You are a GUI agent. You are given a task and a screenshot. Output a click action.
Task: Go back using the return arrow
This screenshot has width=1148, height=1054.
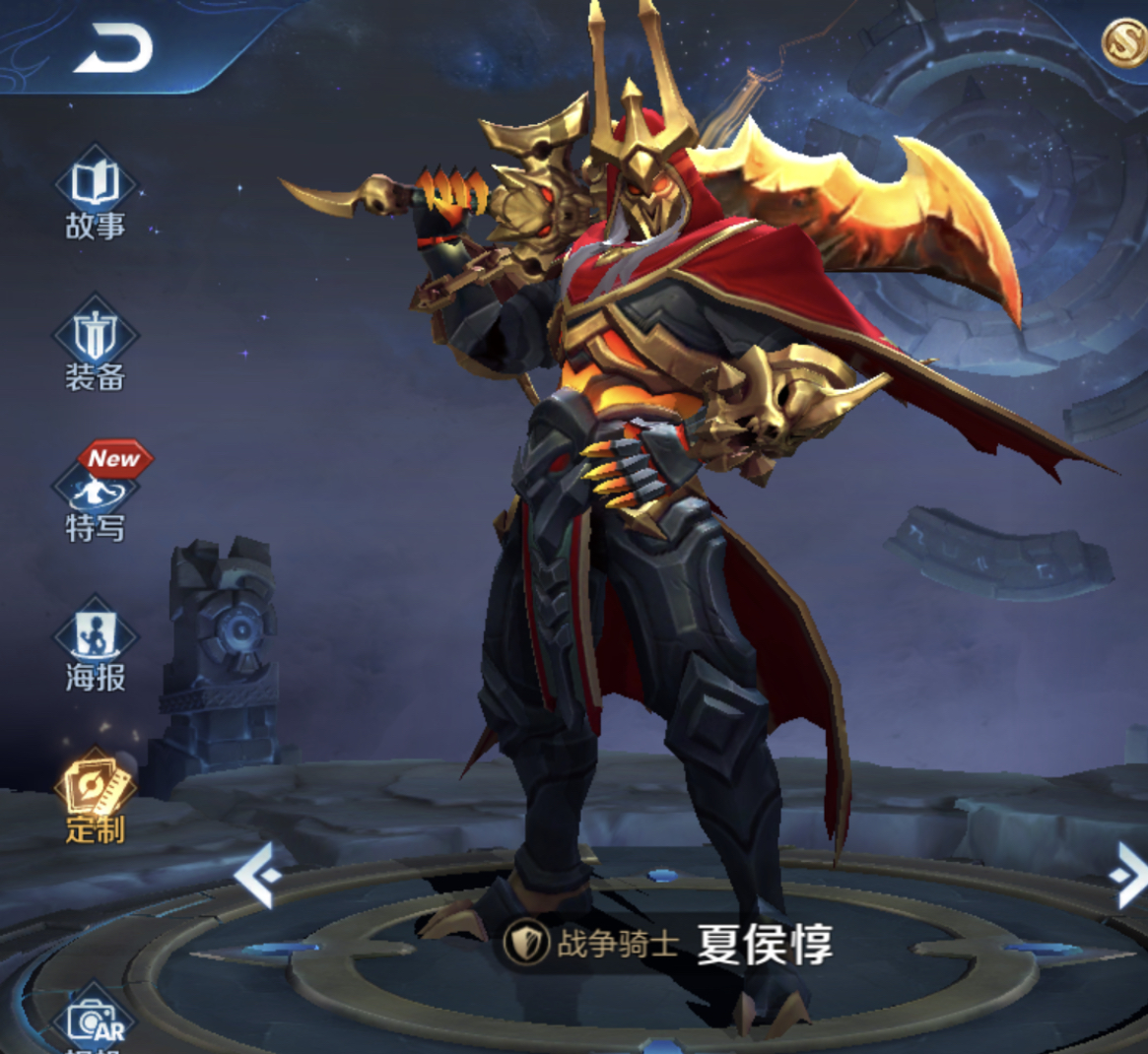pyautogui.click(x=113, y=49)
